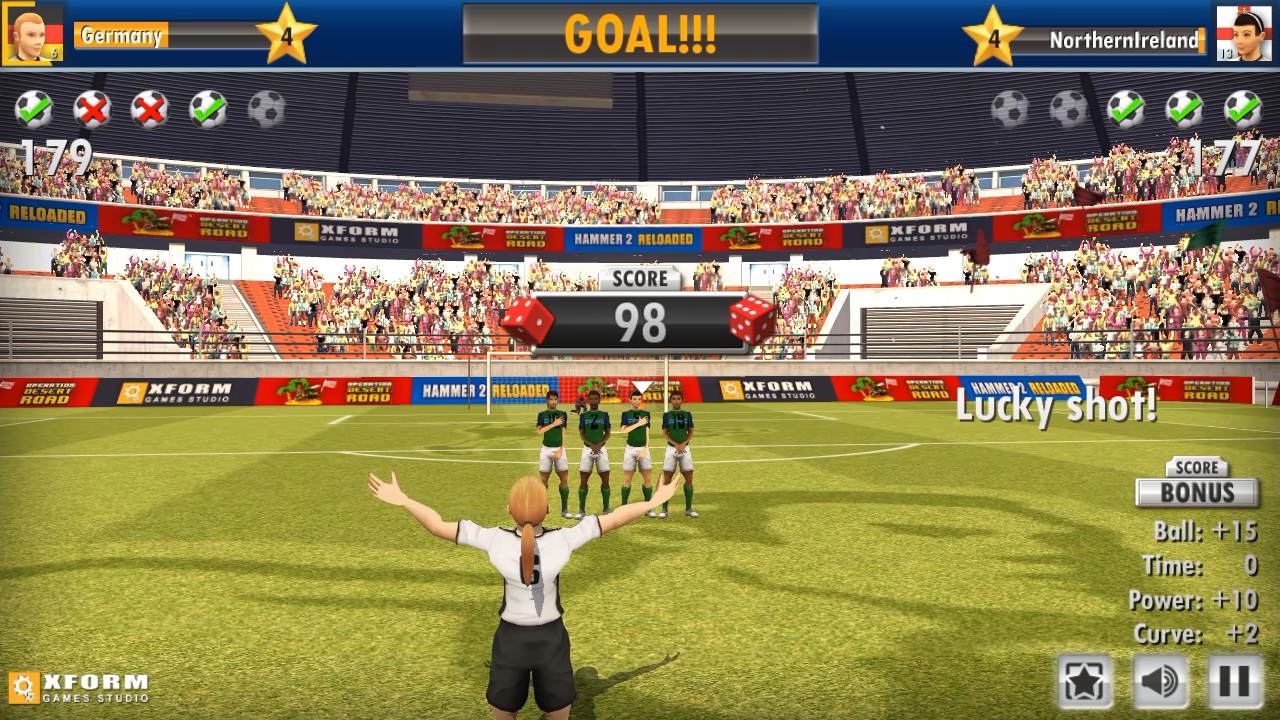Screen dimensions: 1280x720
Task: Open the achievements star icon
Action: (1085, 681)
